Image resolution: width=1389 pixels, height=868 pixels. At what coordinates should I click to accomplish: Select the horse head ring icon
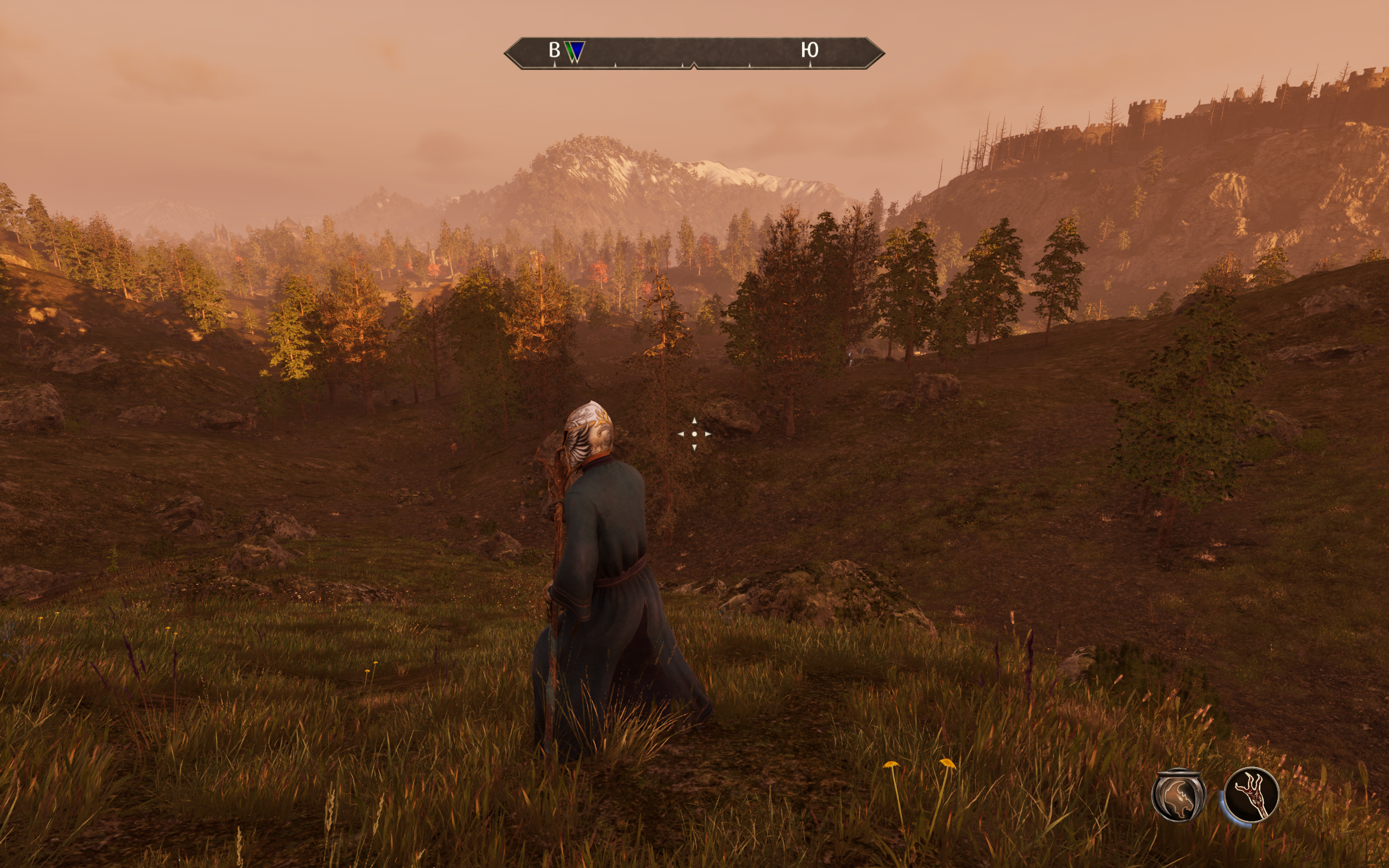[1178, 796]
